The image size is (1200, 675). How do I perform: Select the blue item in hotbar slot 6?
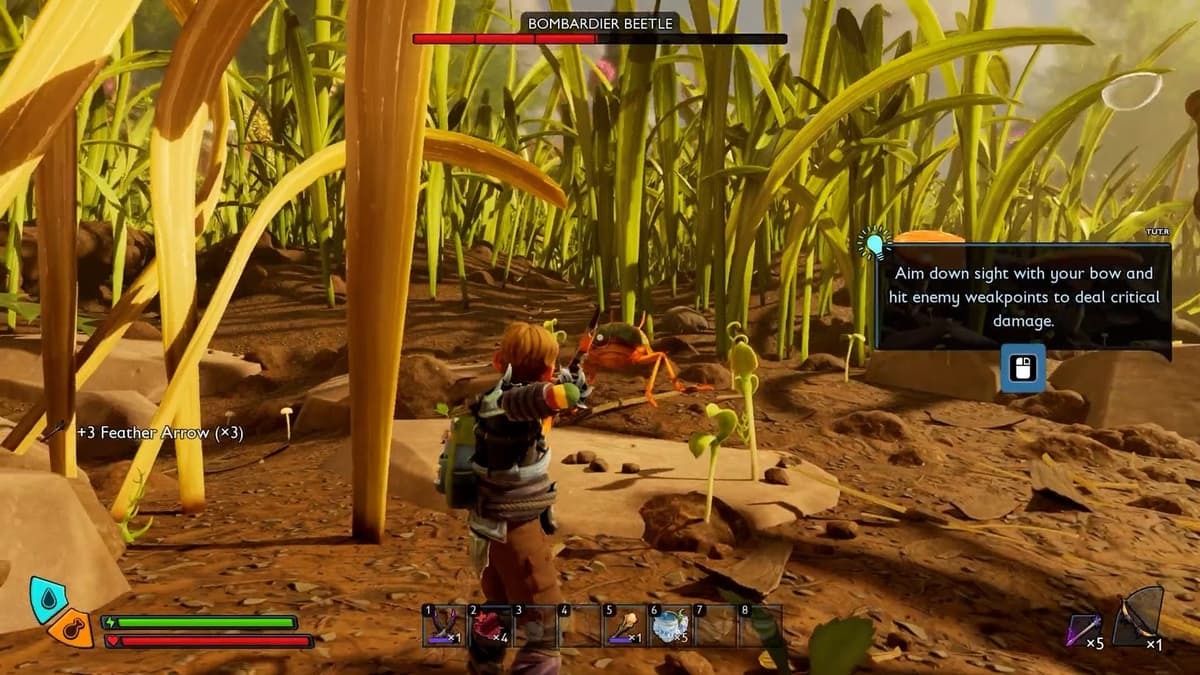(669, 626)
